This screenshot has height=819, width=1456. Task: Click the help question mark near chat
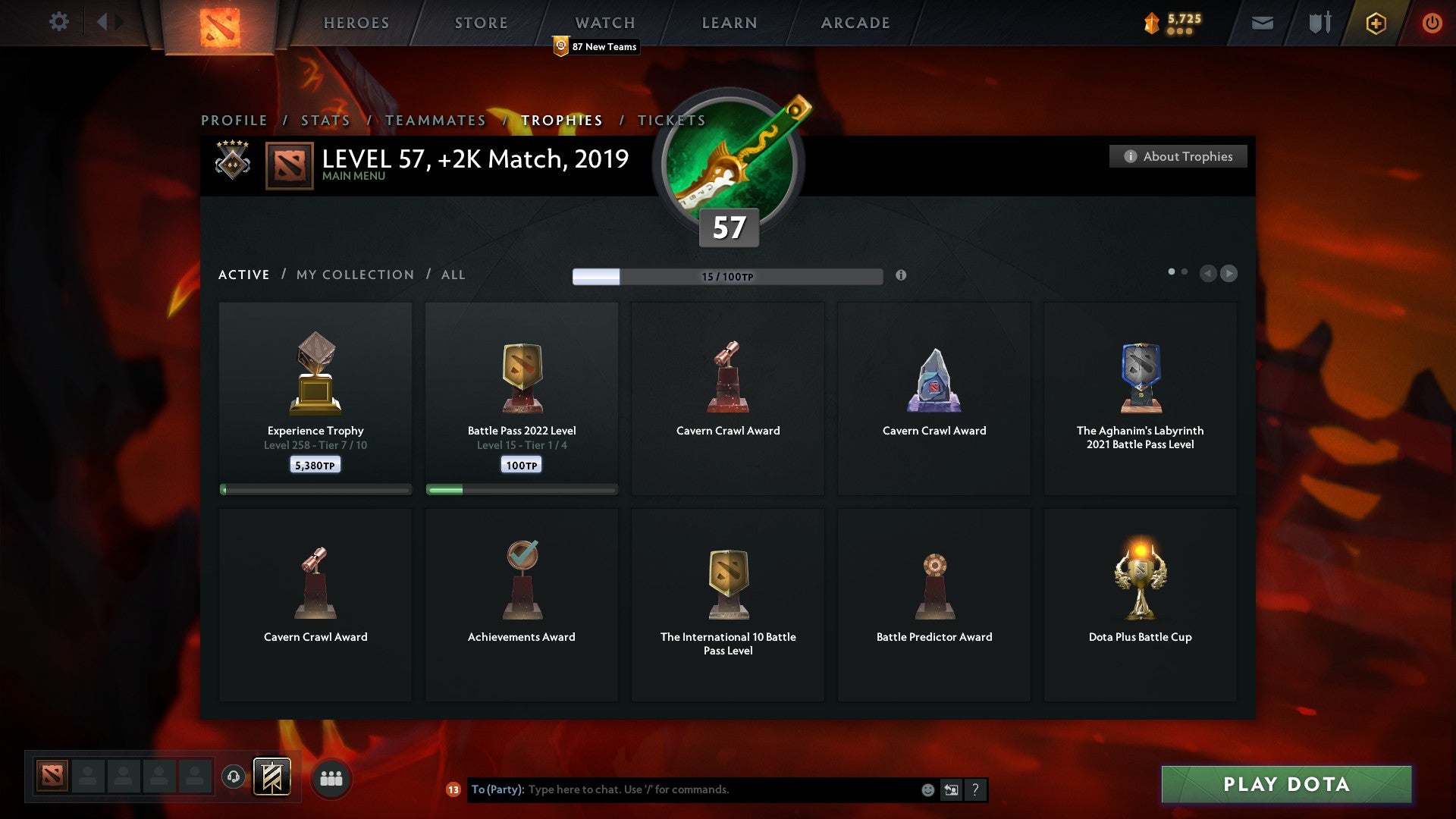click(975, 789)
